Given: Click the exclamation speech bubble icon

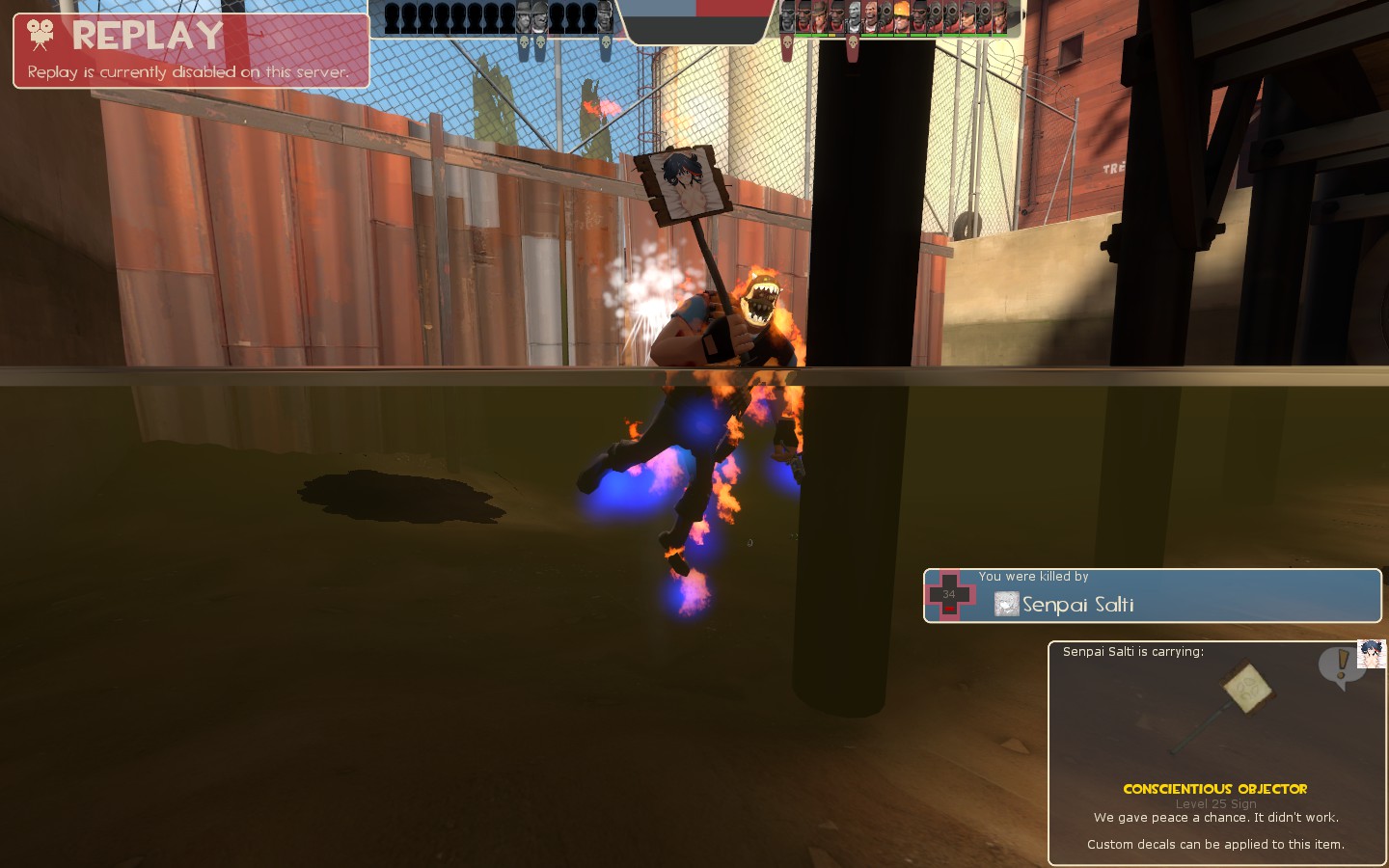Looking at the screenshot, I should pos(1340,663).
